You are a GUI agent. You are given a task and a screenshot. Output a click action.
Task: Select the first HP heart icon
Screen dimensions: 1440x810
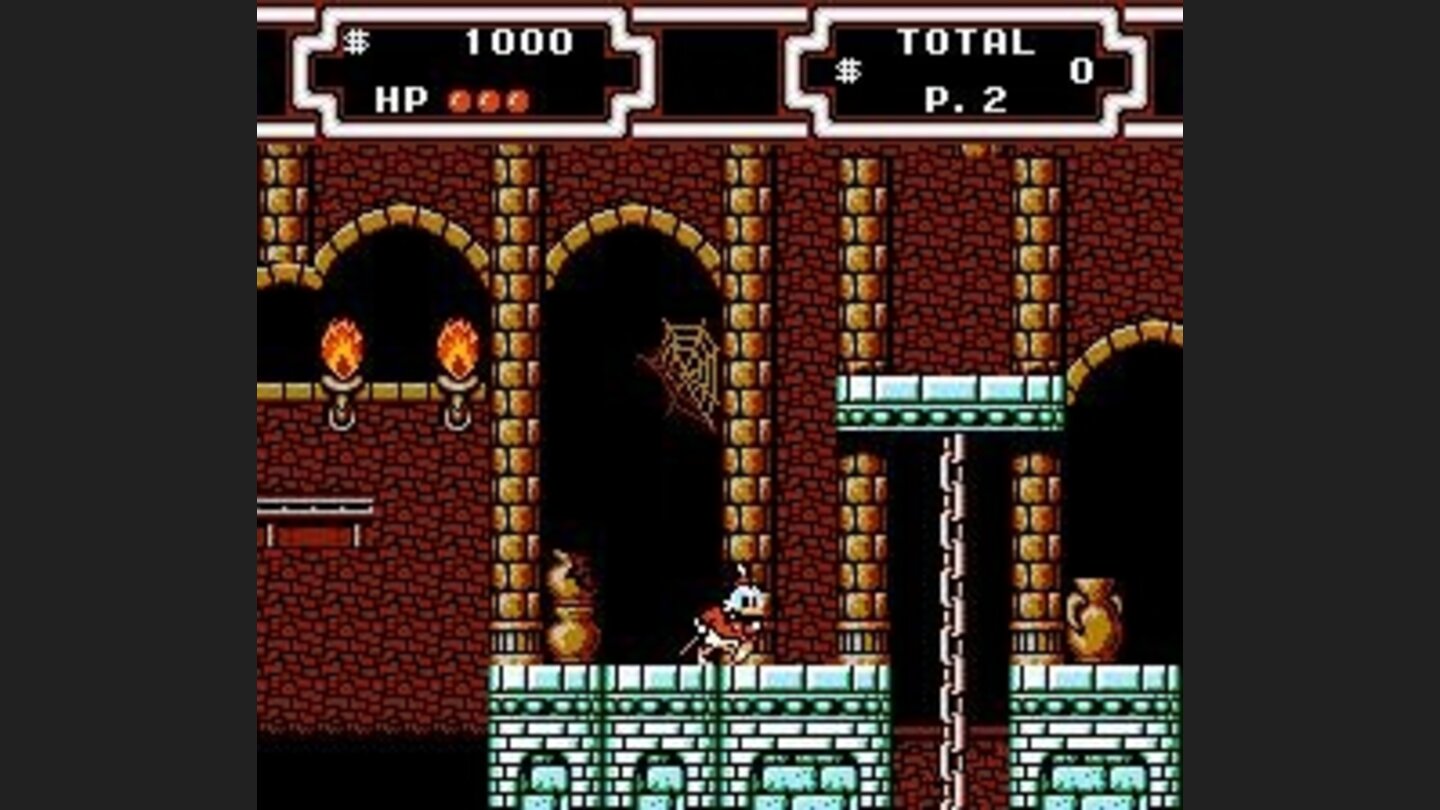pos(458,101)
